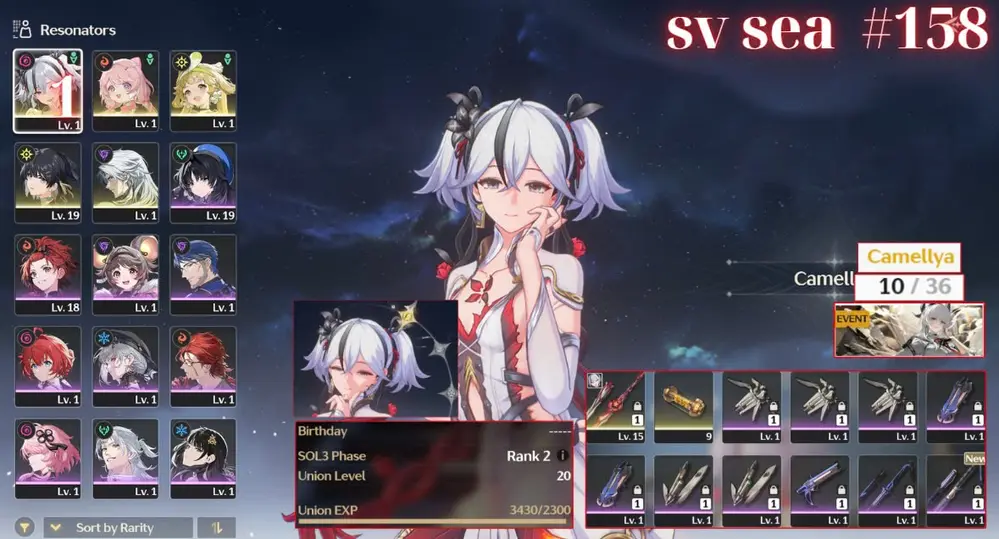This screenshot has width=999, height=539.
Task: Pick blue-haired Yuanwu's portrait
Action: pos(203,275)
